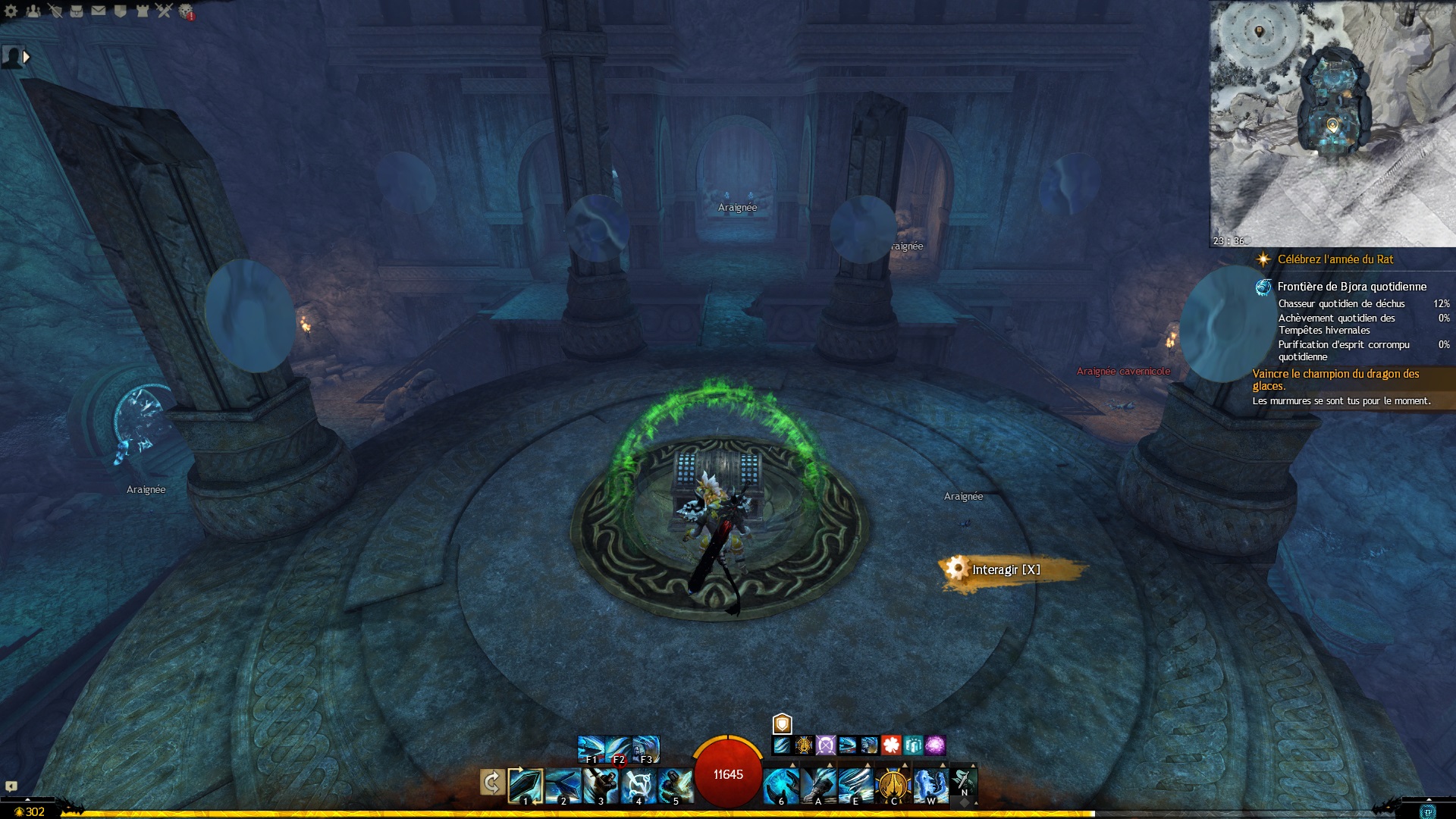Expand the healing skill 6 selection arrow
Viewport: 1456px width, 819px height.
point(793,764)
